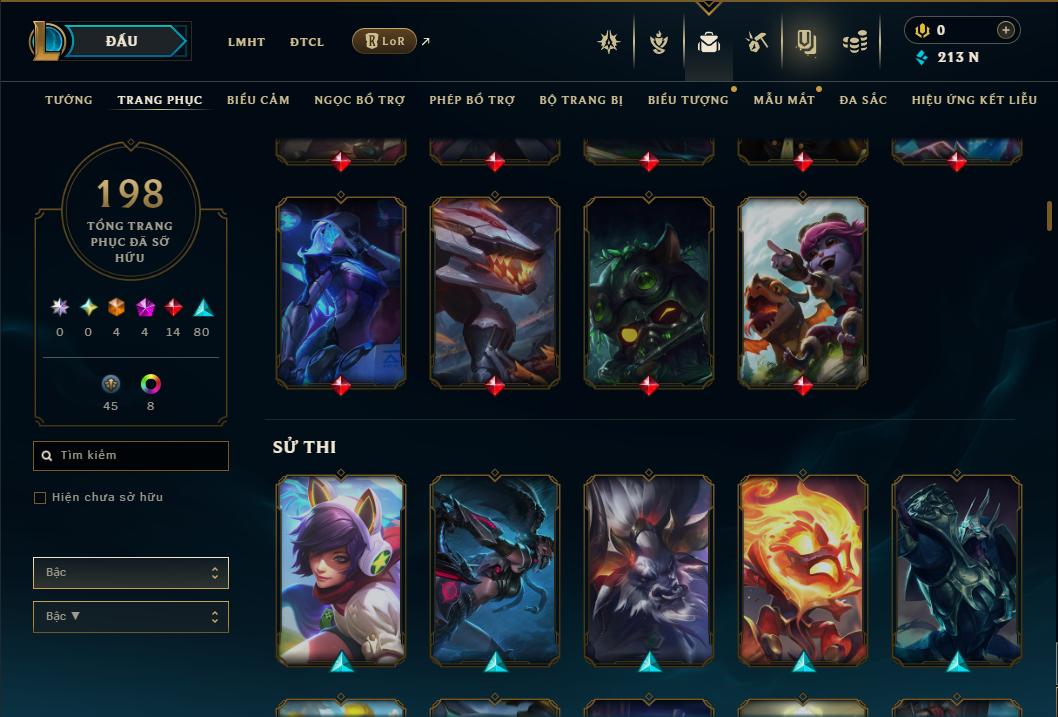Choose the fiery flame creature skin card
1058x717 pixels.
click(803, 568)
